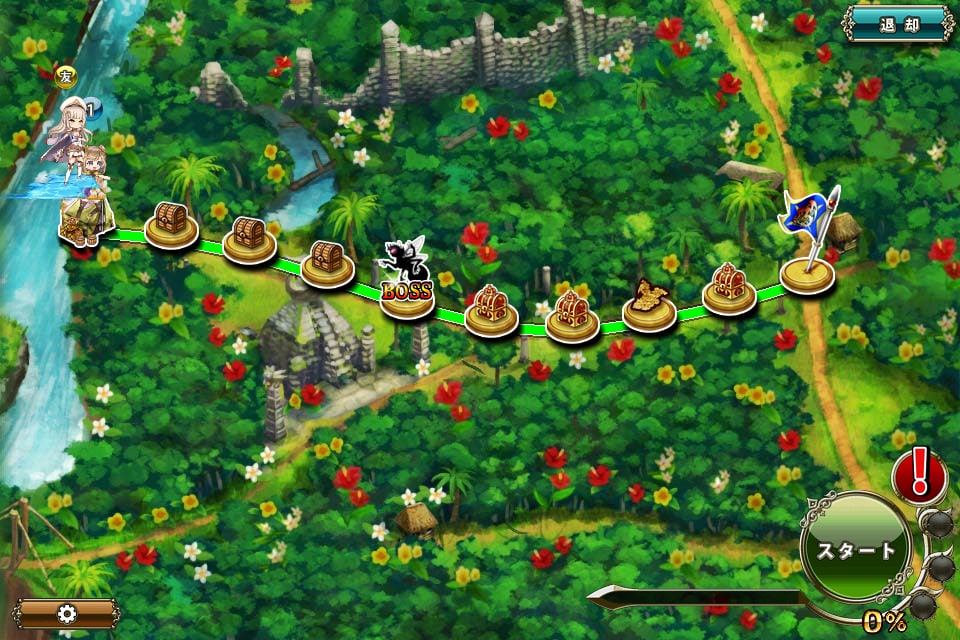Tap the 退却 retreat button
Screen dimensions: 960x640
[x=897, y=23]
